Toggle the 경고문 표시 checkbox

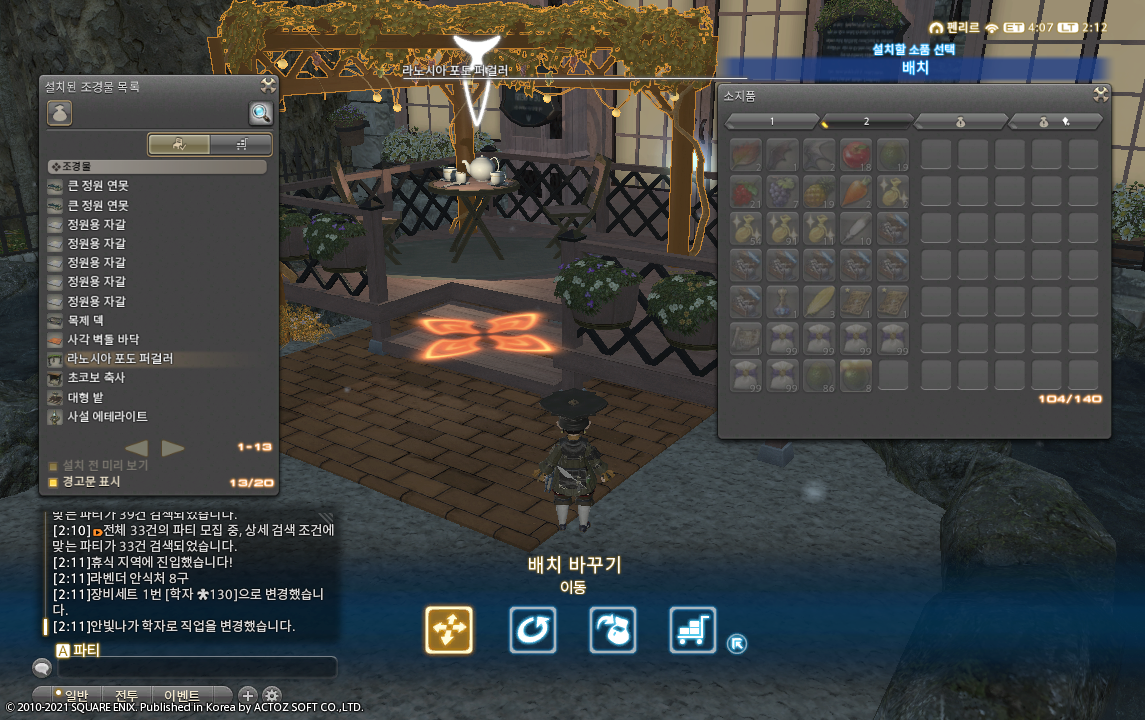point(54,482)
